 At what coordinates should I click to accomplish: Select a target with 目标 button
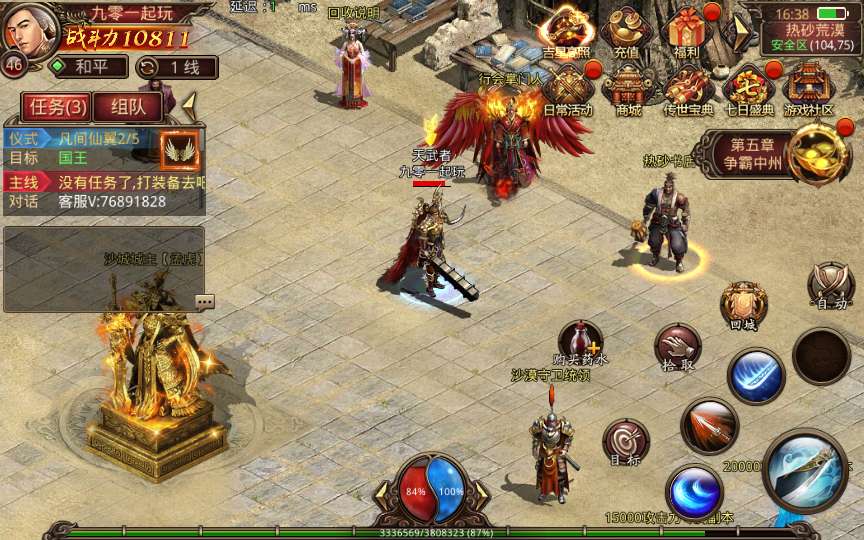(x=625, y=442)
